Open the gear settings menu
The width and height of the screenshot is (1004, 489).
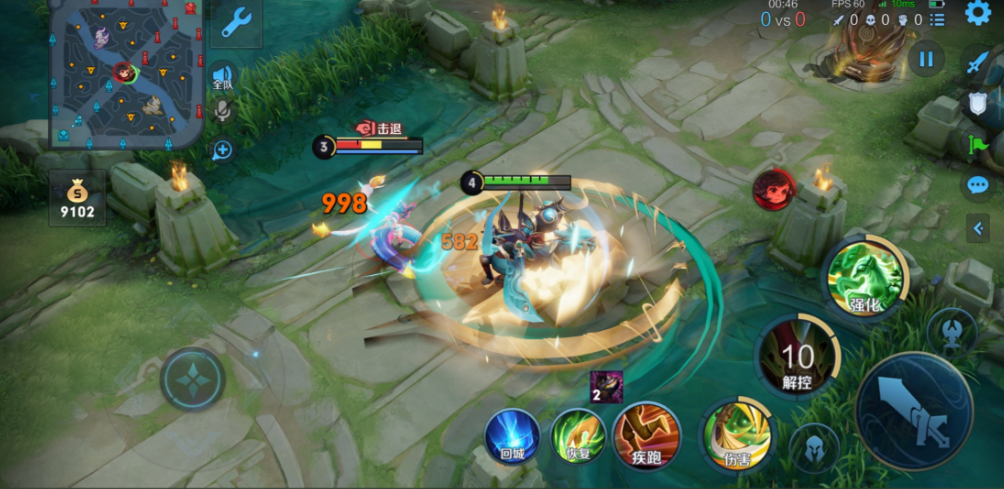pos(977,13)
